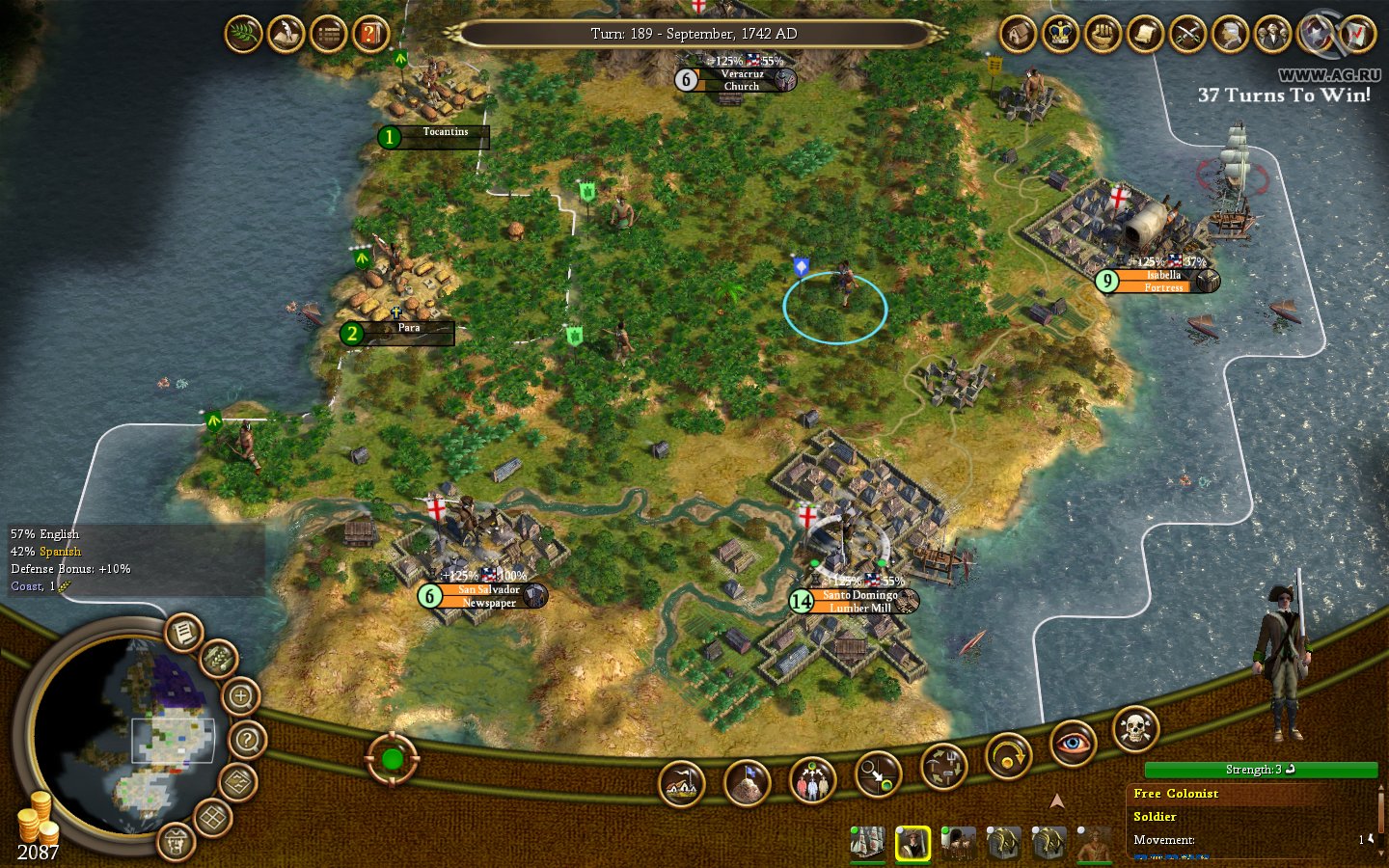The image size is (1389, 868).
Task: Select the highlighted unit thumbnail tab
Action: (x=914, y=844)
